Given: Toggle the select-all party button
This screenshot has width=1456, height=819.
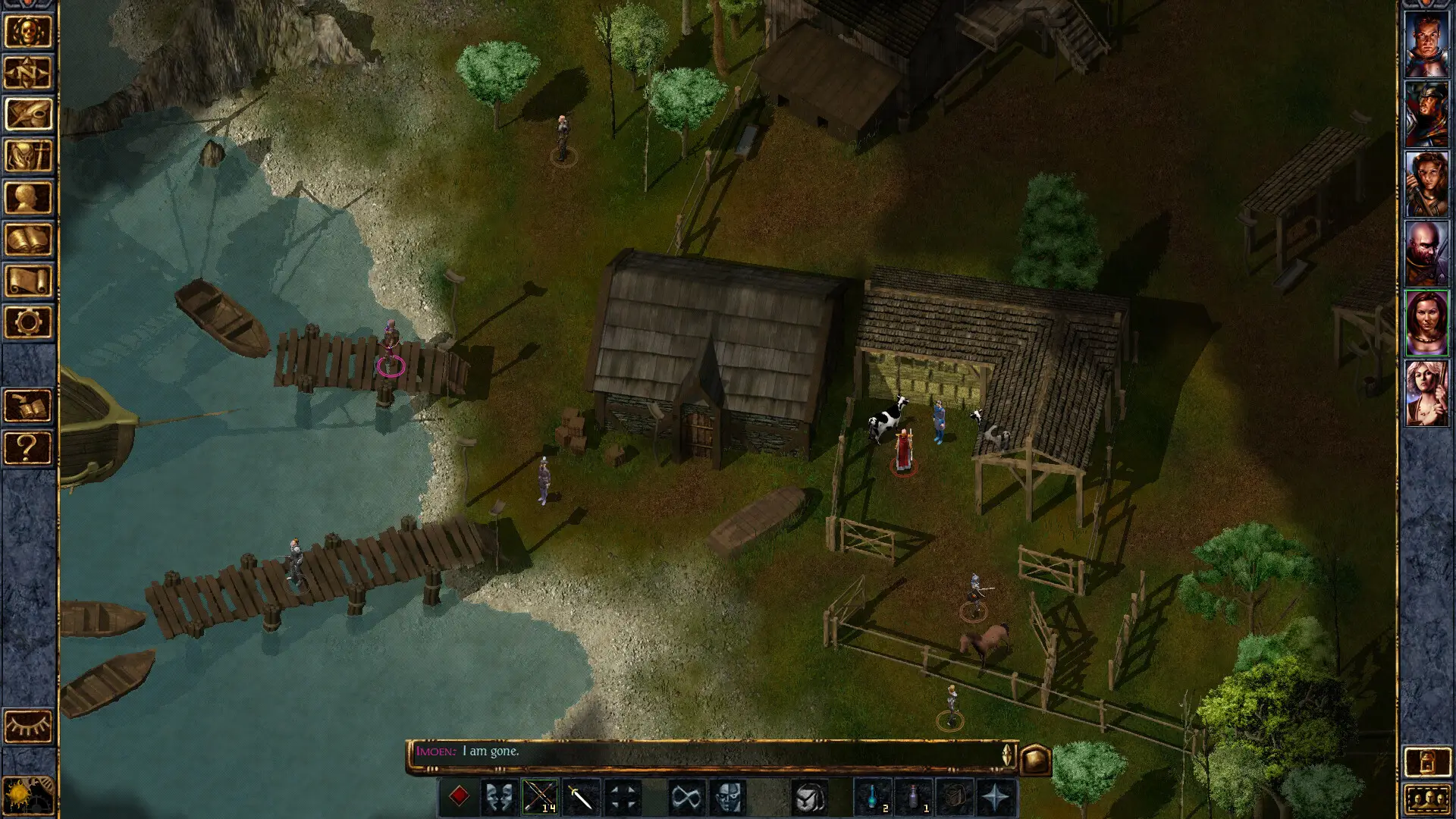Looking at the screenshot, I should (1426, 799).
